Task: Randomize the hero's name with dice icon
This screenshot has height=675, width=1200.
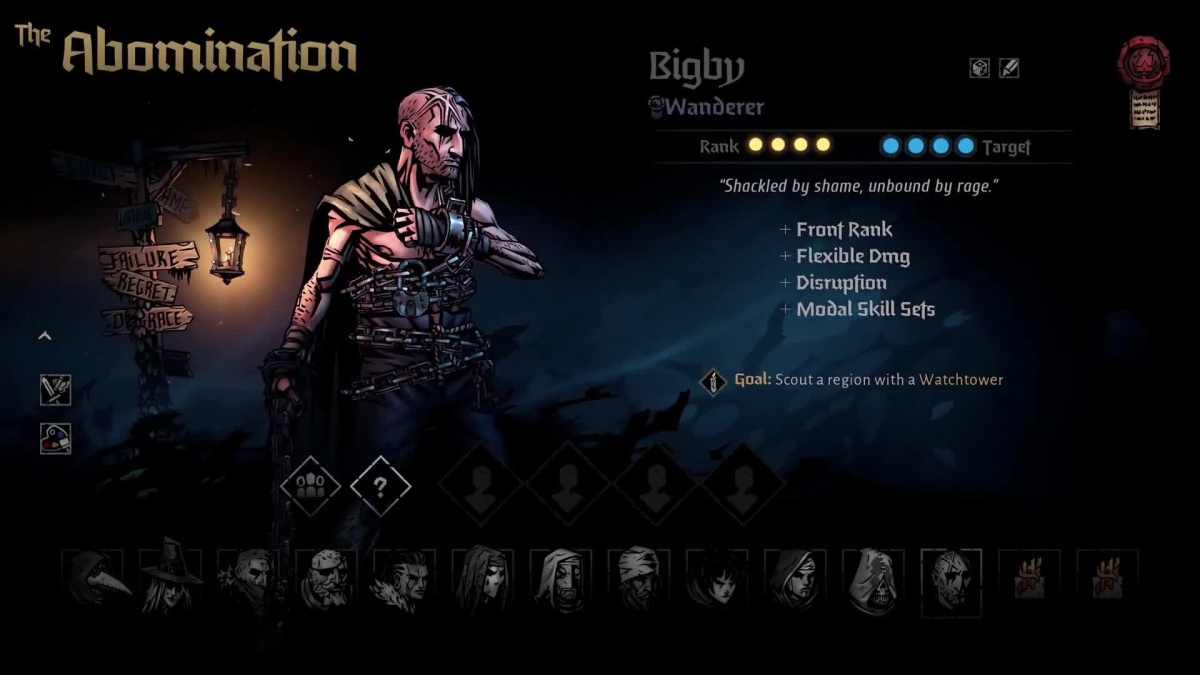Action: coord(979,68)
